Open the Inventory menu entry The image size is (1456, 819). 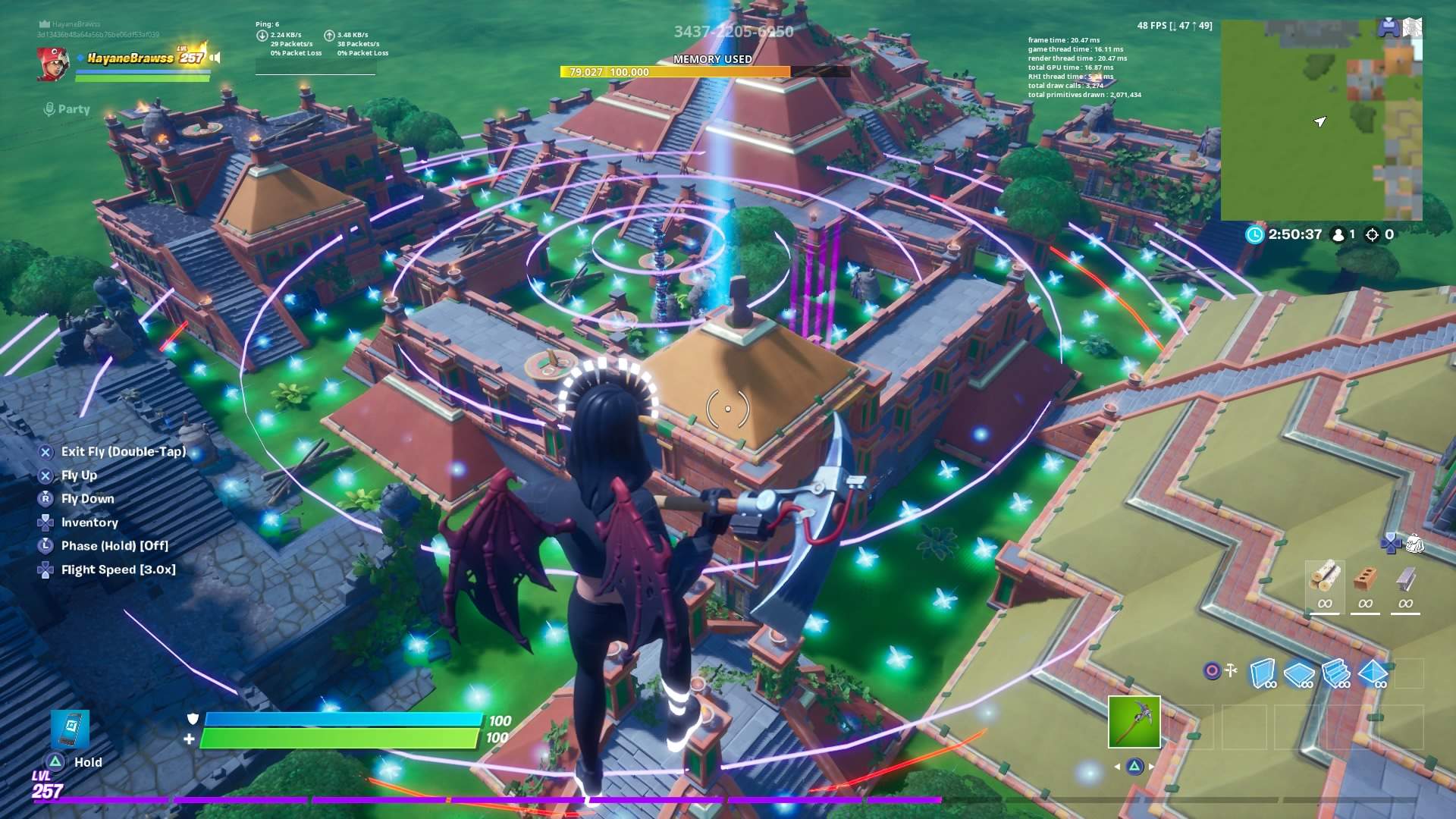pyautogui.click(x=89, y=522)
